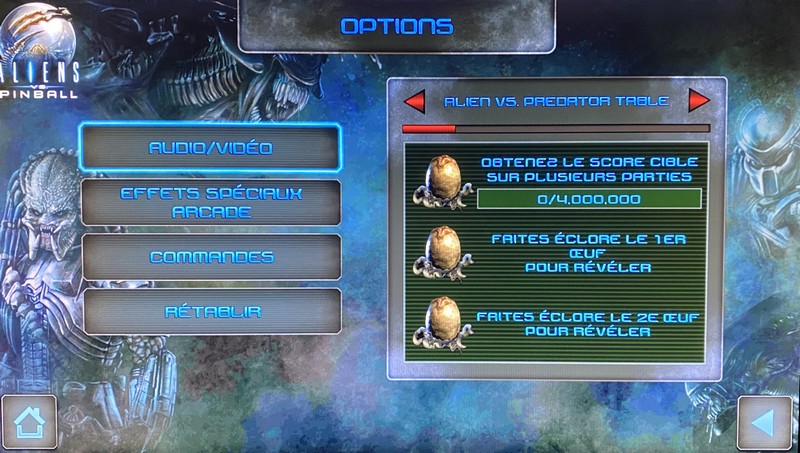Go to home screen via house icon
This screenshot has height=453, width=800.
28,423
